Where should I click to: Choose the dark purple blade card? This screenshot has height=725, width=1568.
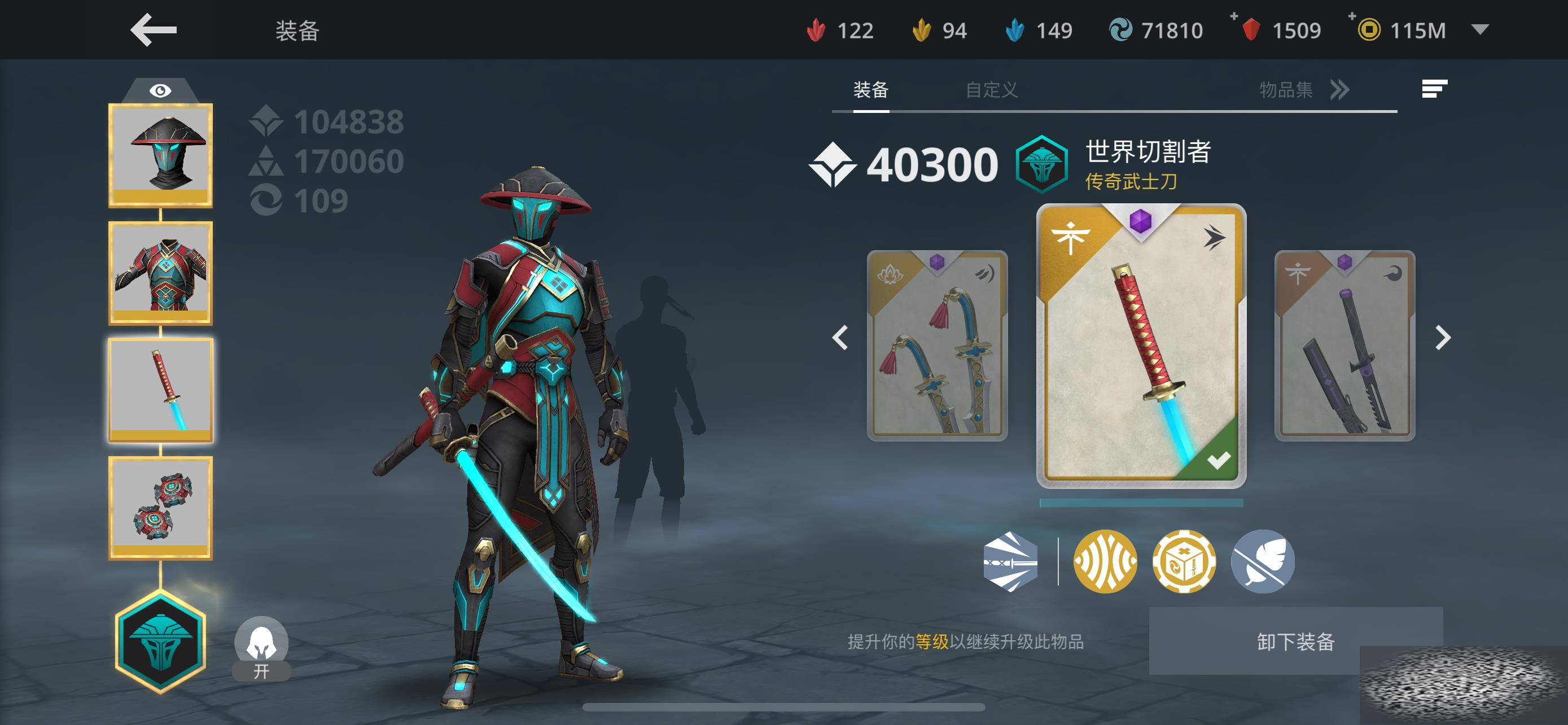1344,345
